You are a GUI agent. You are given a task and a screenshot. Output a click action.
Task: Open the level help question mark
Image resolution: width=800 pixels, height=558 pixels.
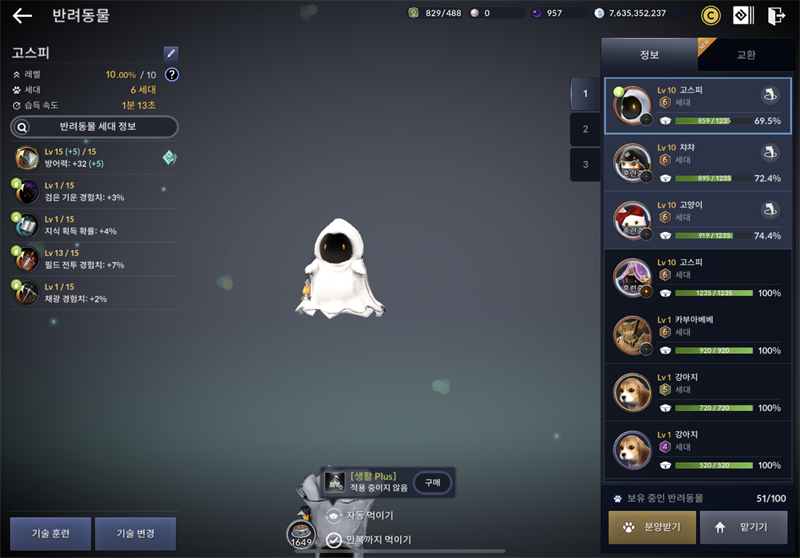(171, 75)
